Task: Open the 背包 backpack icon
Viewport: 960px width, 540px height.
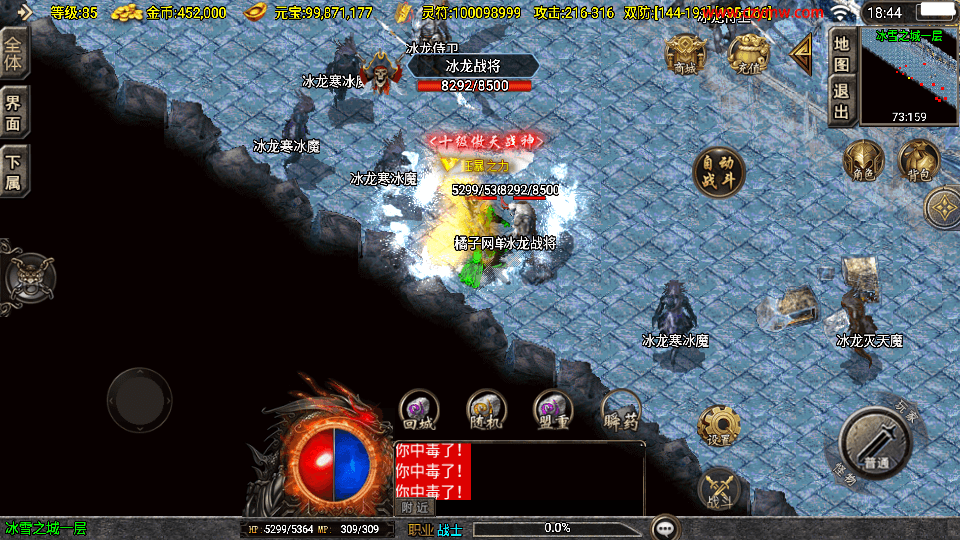Action: tap(918, 162)
